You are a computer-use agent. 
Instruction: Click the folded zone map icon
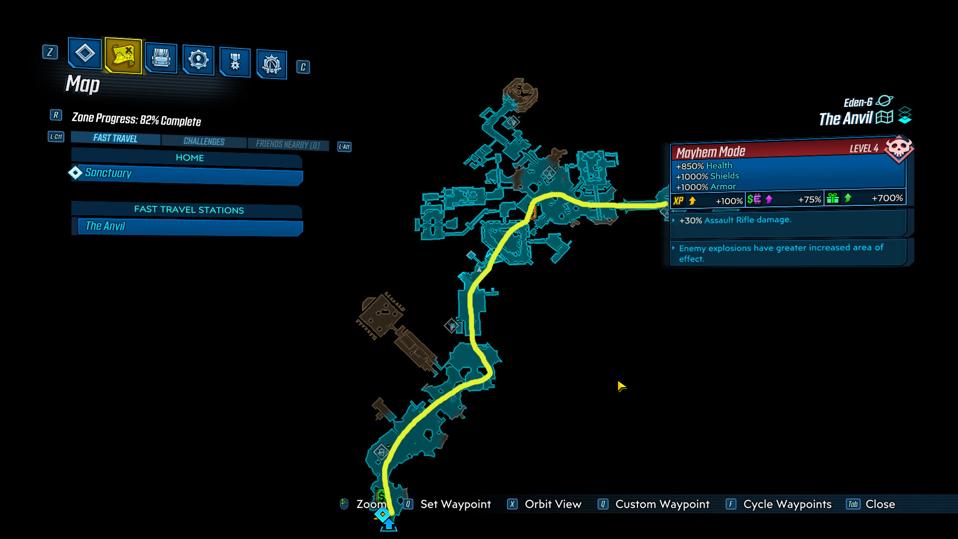884,118
